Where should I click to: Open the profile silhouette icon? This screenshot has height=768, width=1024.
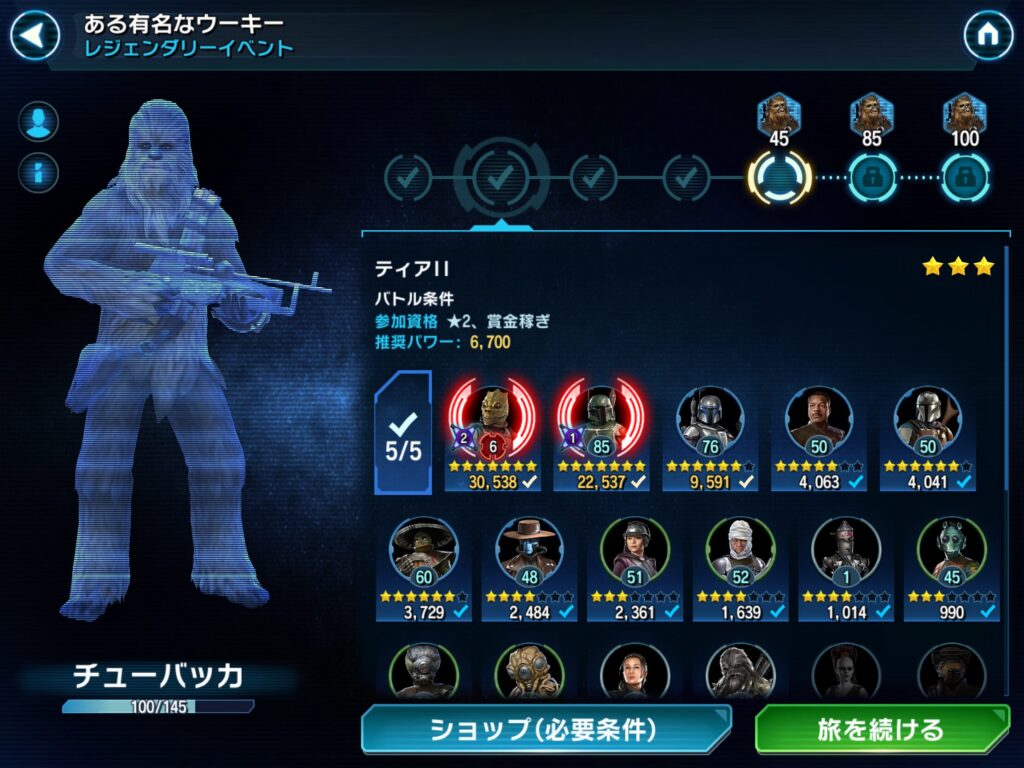click(38, 122)
